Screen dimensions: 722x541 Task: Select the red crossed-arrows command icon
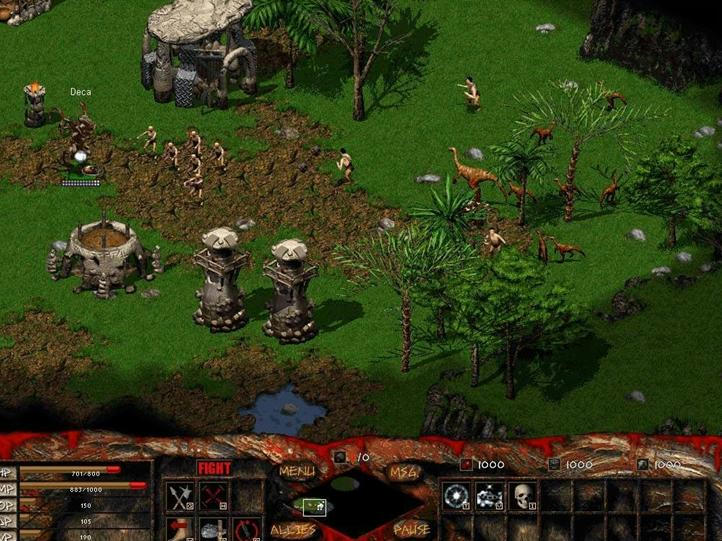[x=214, y=496]
